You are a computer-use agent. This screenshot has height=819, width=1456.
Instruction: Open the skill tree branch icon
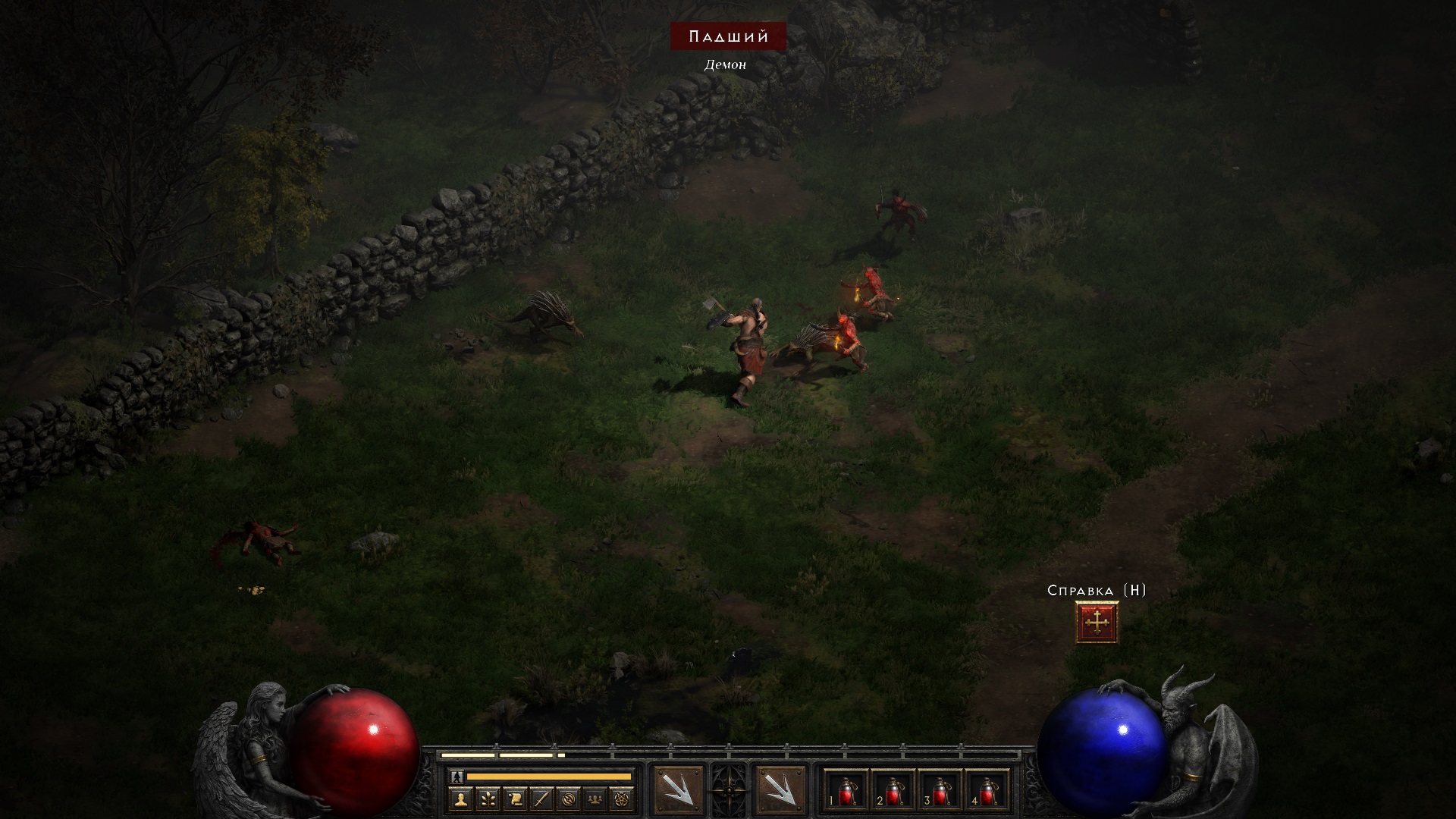pyautogui.click(x=488, y=799)
